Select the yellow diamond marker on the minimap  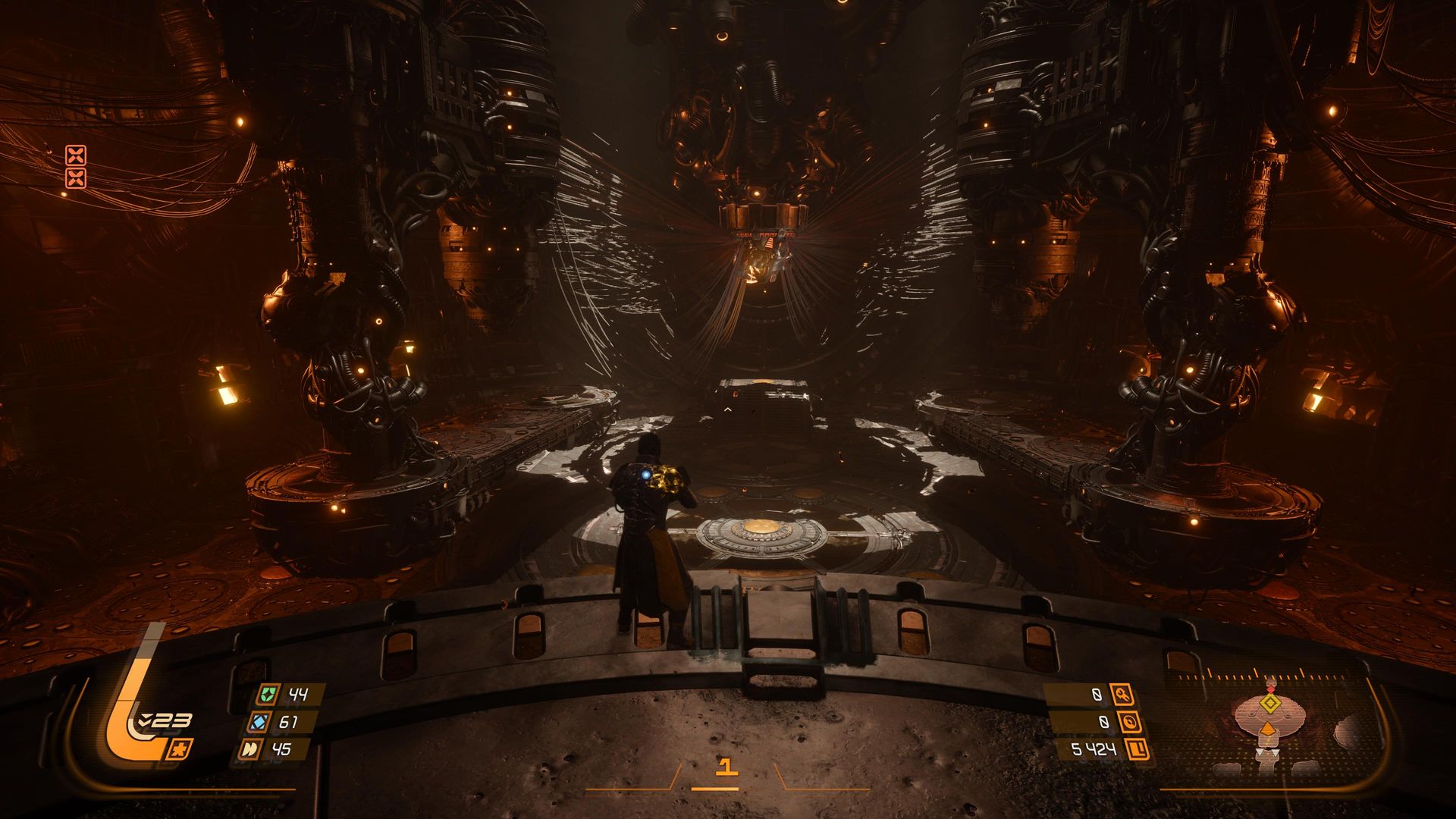[x=1269, y=704]
